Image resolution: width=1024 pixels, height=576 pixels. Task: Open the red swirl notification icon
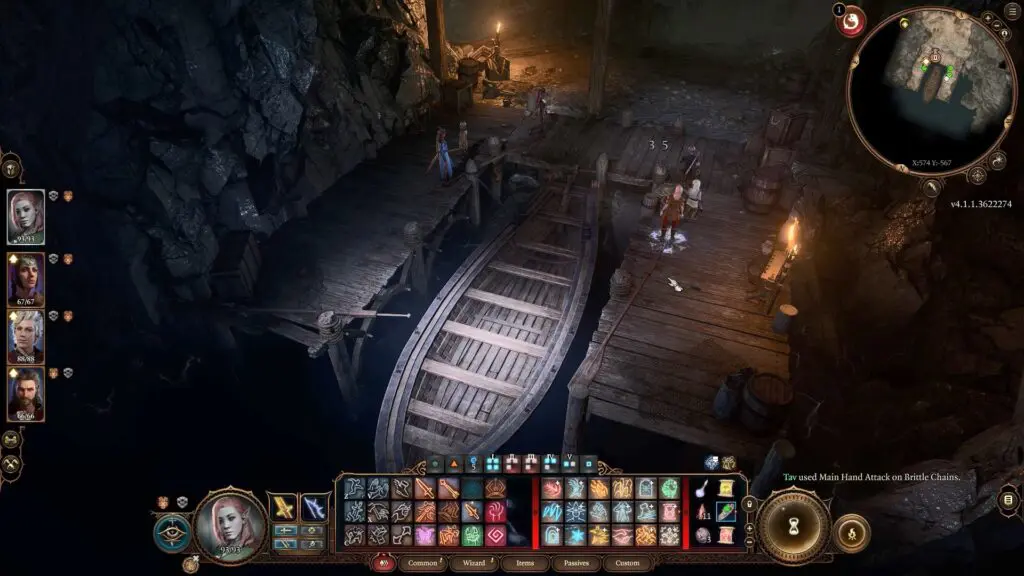pos(852,21)
